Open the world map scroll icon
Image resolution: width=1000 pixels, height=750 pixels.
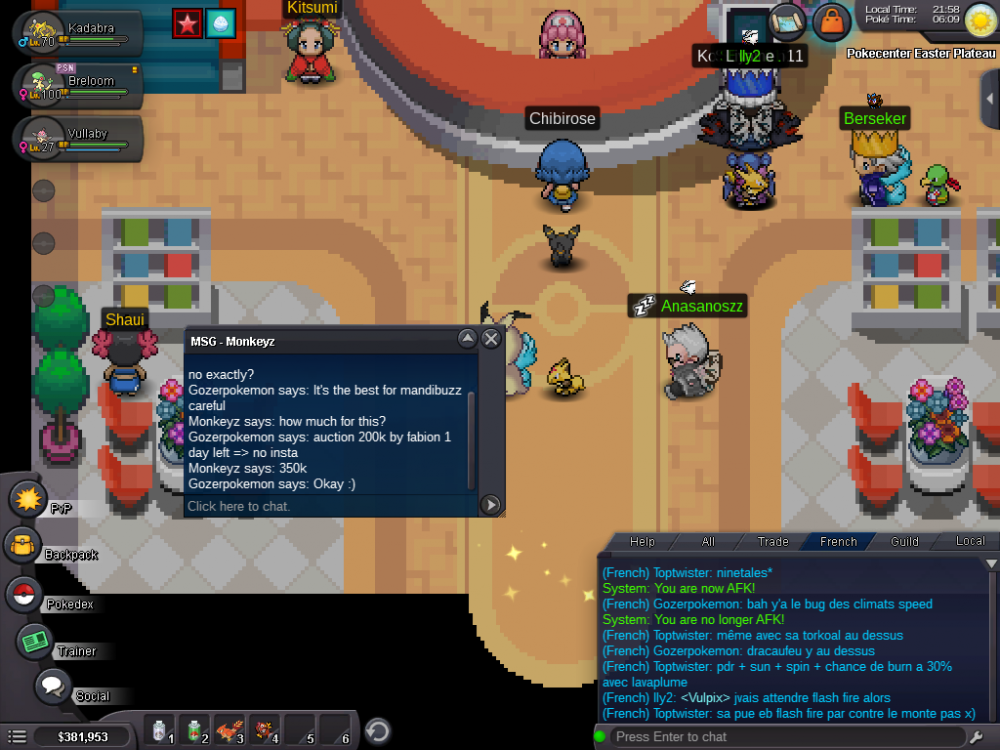pyautogui.click(x=788, y=20)
